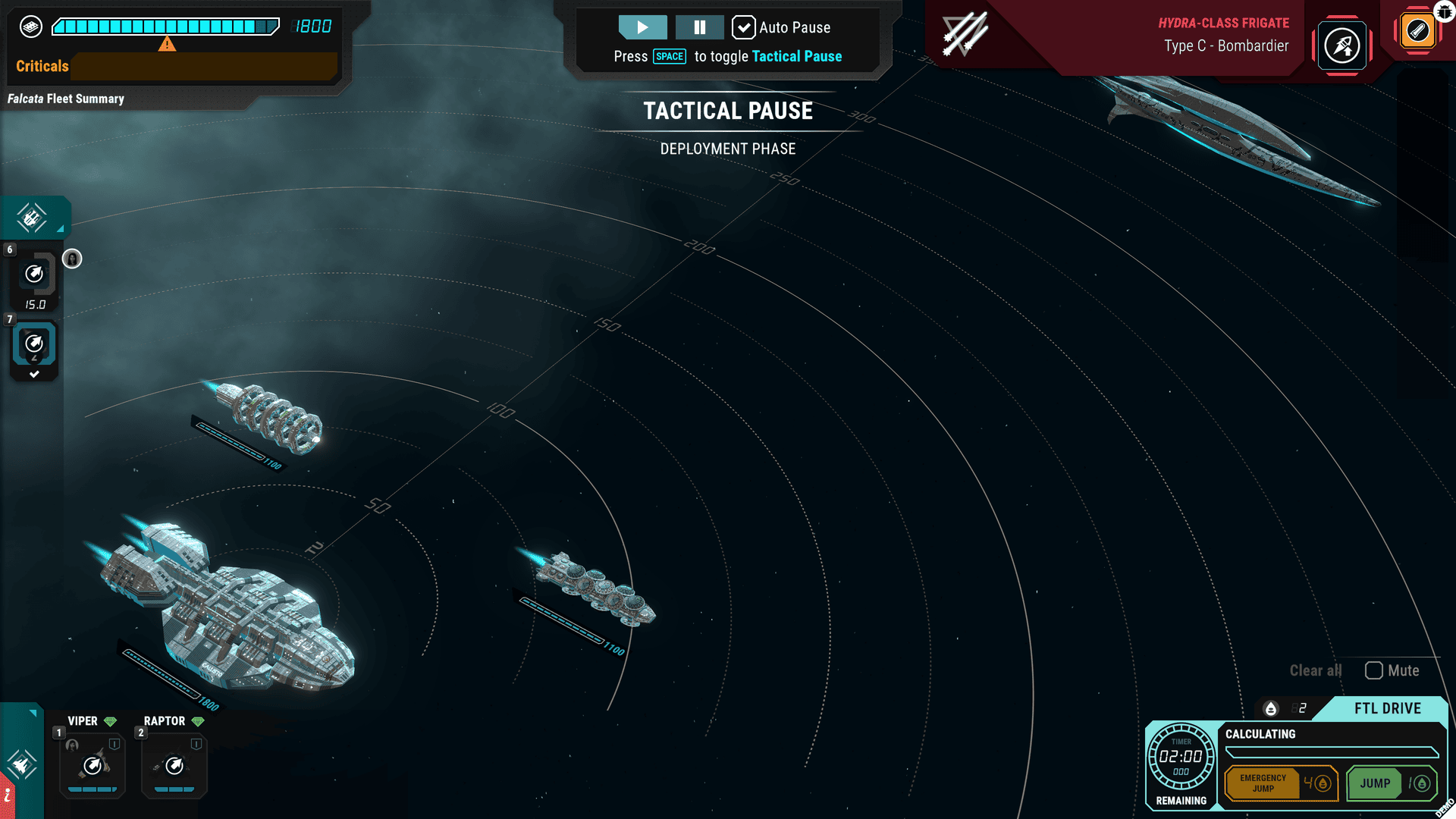The image size is (1456, 819).
Task: Enable the Auto Pause checkbox
Action: click(x=742, y=27)
